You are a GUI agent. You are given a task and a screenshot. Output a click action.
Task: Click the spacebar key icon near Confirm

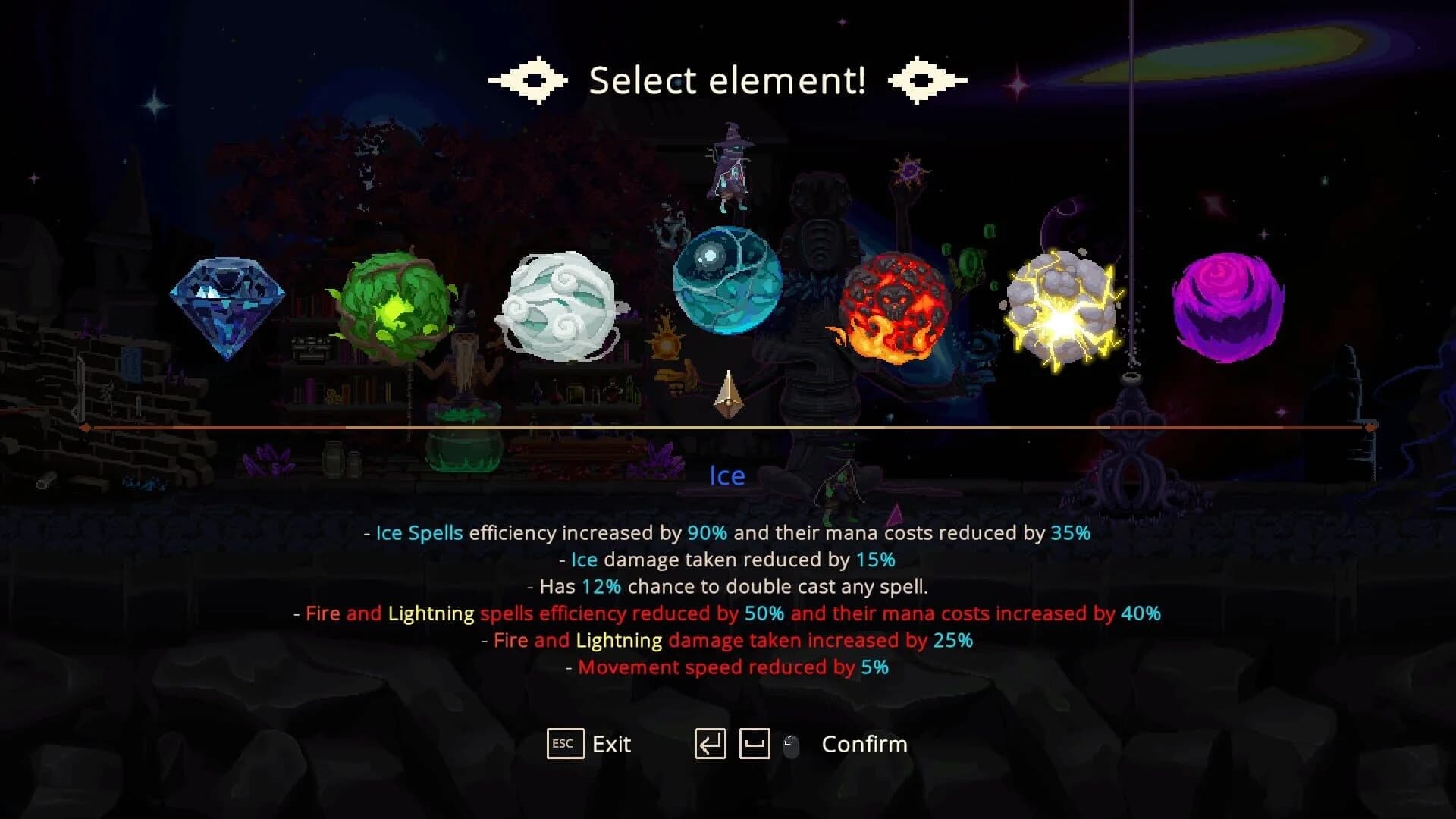754,744
